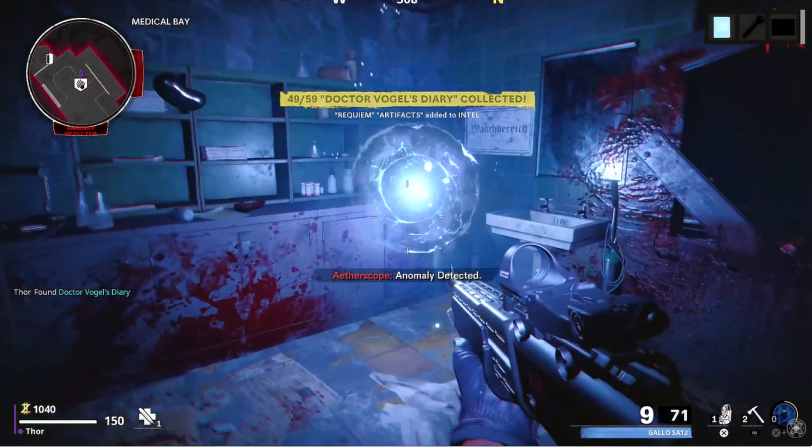The height and width of the screenshot is (447, 812).
Task: Select the tomahawk lethal equipment icon
Action: 756,416
